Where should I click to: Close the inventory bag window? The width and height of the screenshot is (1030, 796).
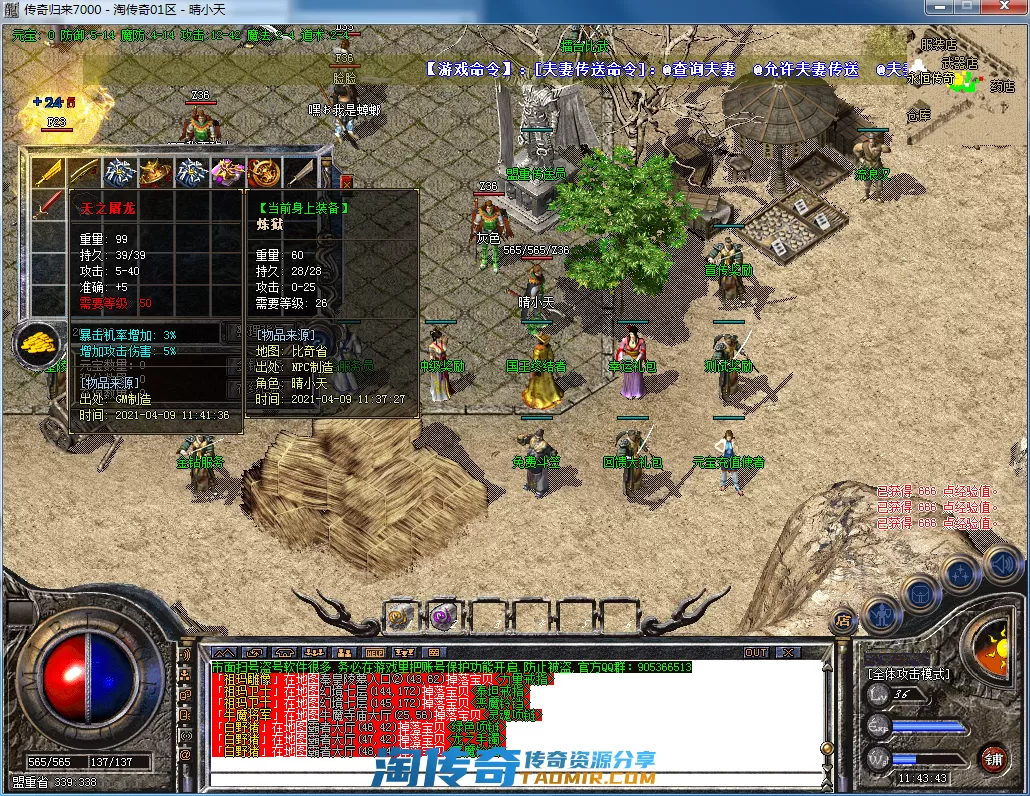[x=346, y=183]
